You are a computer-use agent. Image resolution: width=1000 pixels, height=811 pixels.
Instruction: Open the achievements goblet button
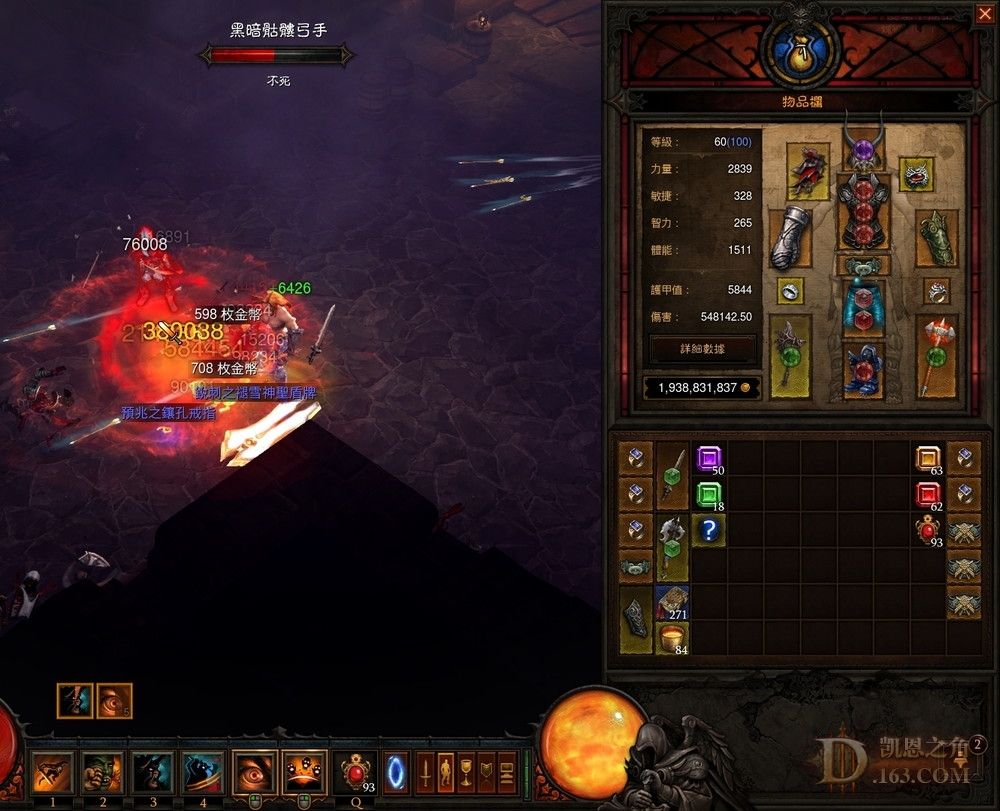pos(465,772)
